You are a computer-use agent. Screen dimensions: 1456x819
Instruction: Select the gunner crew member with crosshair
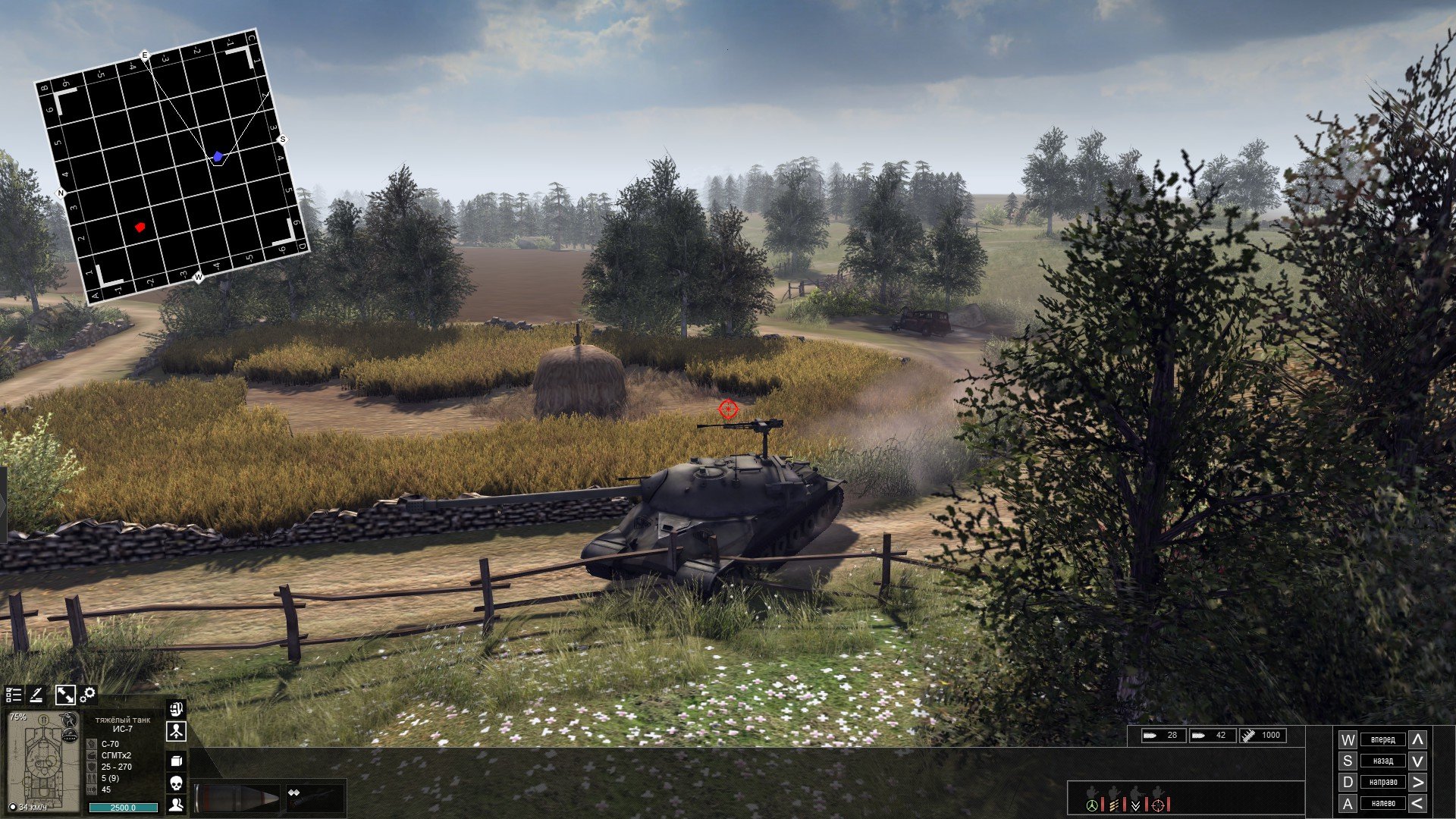pyautogui.click(x=1158, y=802)
